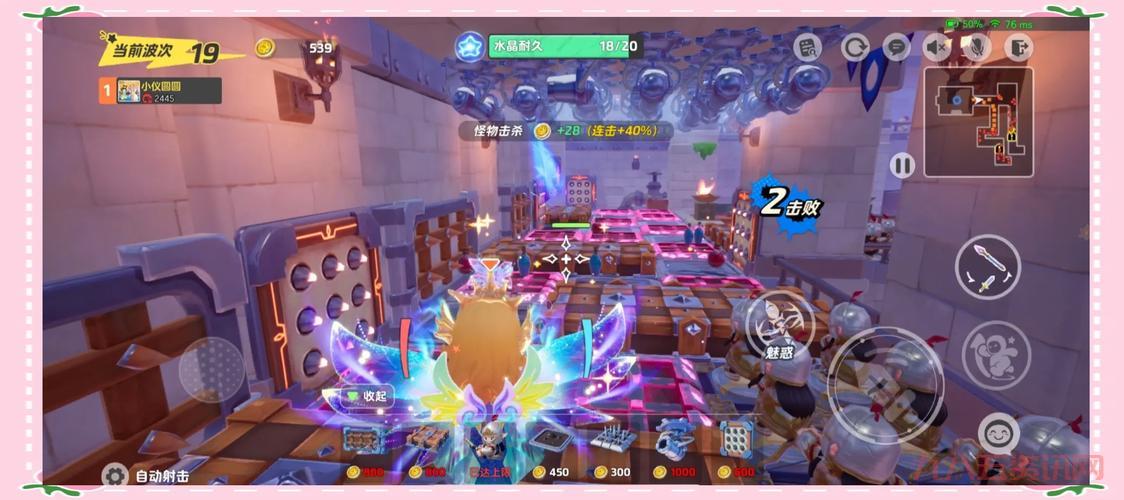Open the smiley emote menu
Viewport: 1124px width, 500px height.
tap(998, 433)
